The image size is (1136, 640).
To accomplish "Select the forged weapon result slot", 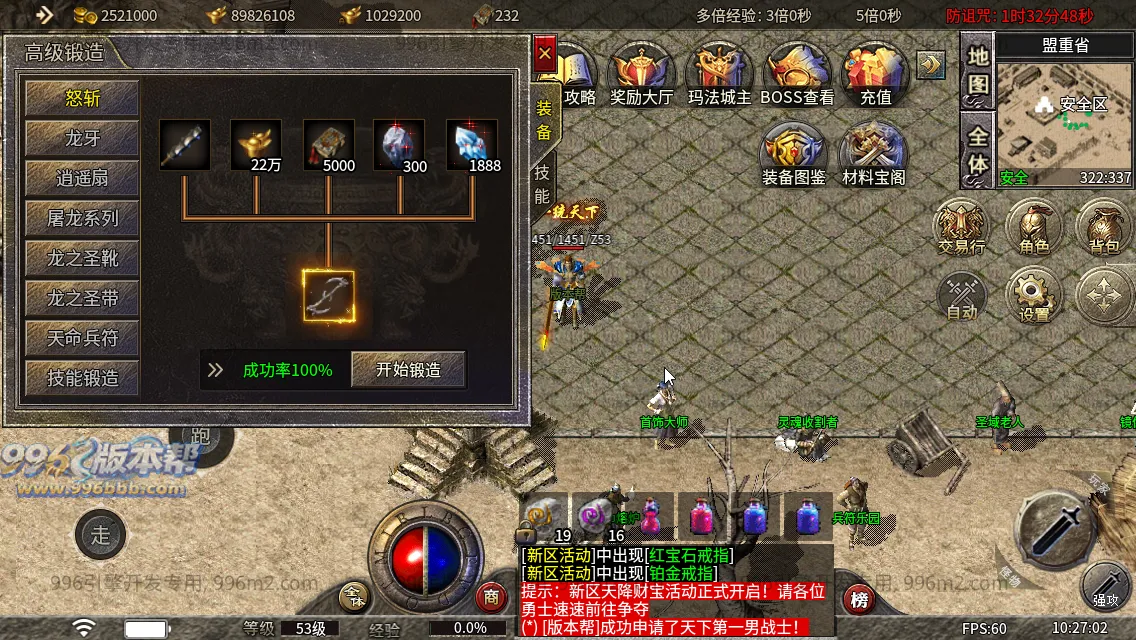I will tap(329, 295).
